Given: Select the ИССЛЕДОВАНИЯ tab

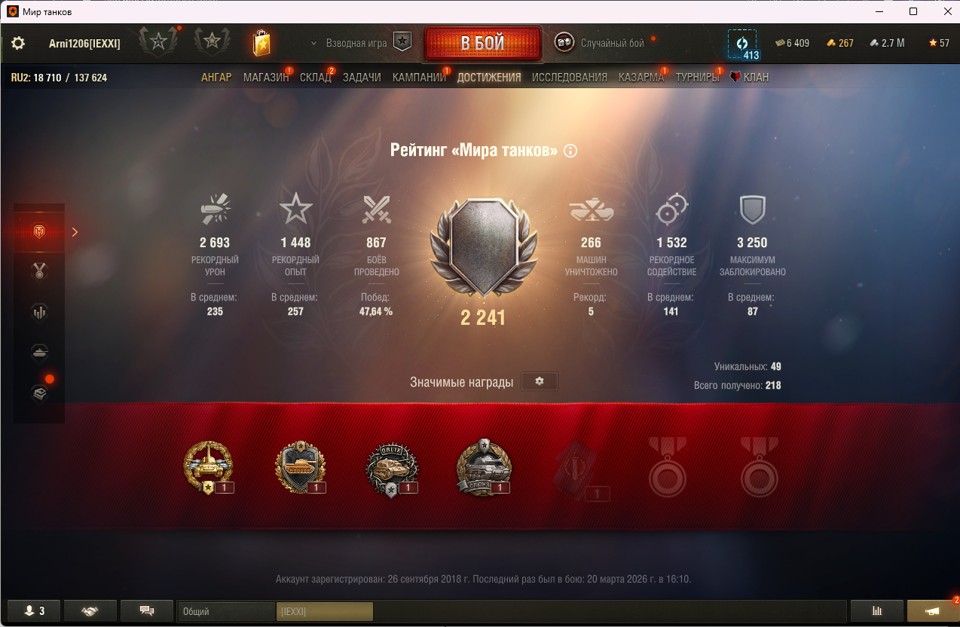Looking at the screenshot, I should click(x=569, y=77).
